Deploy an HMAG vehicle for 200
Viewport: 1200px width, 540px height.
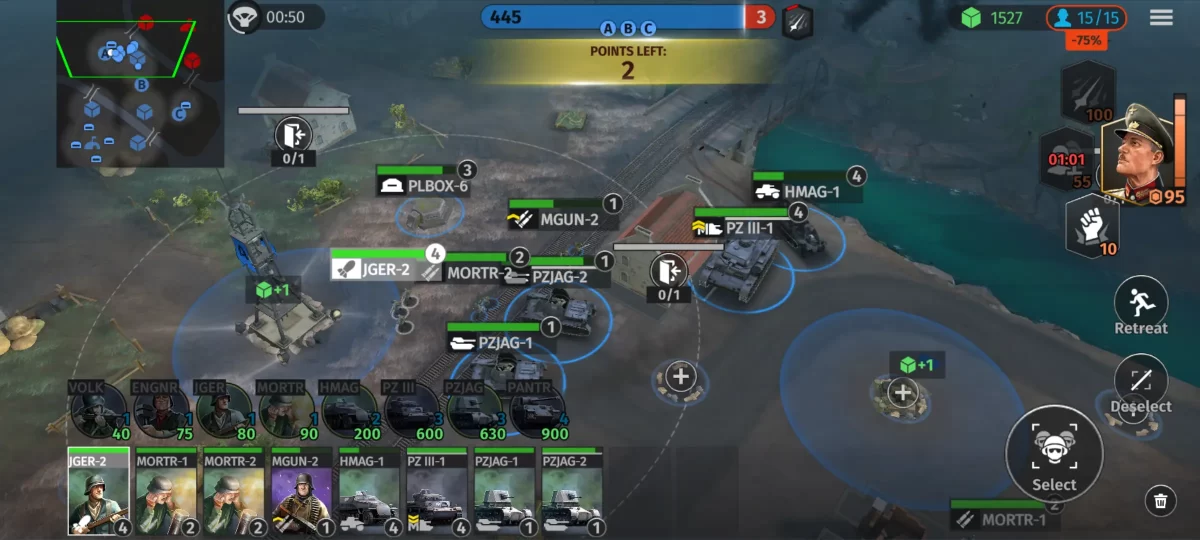(350, 410)
